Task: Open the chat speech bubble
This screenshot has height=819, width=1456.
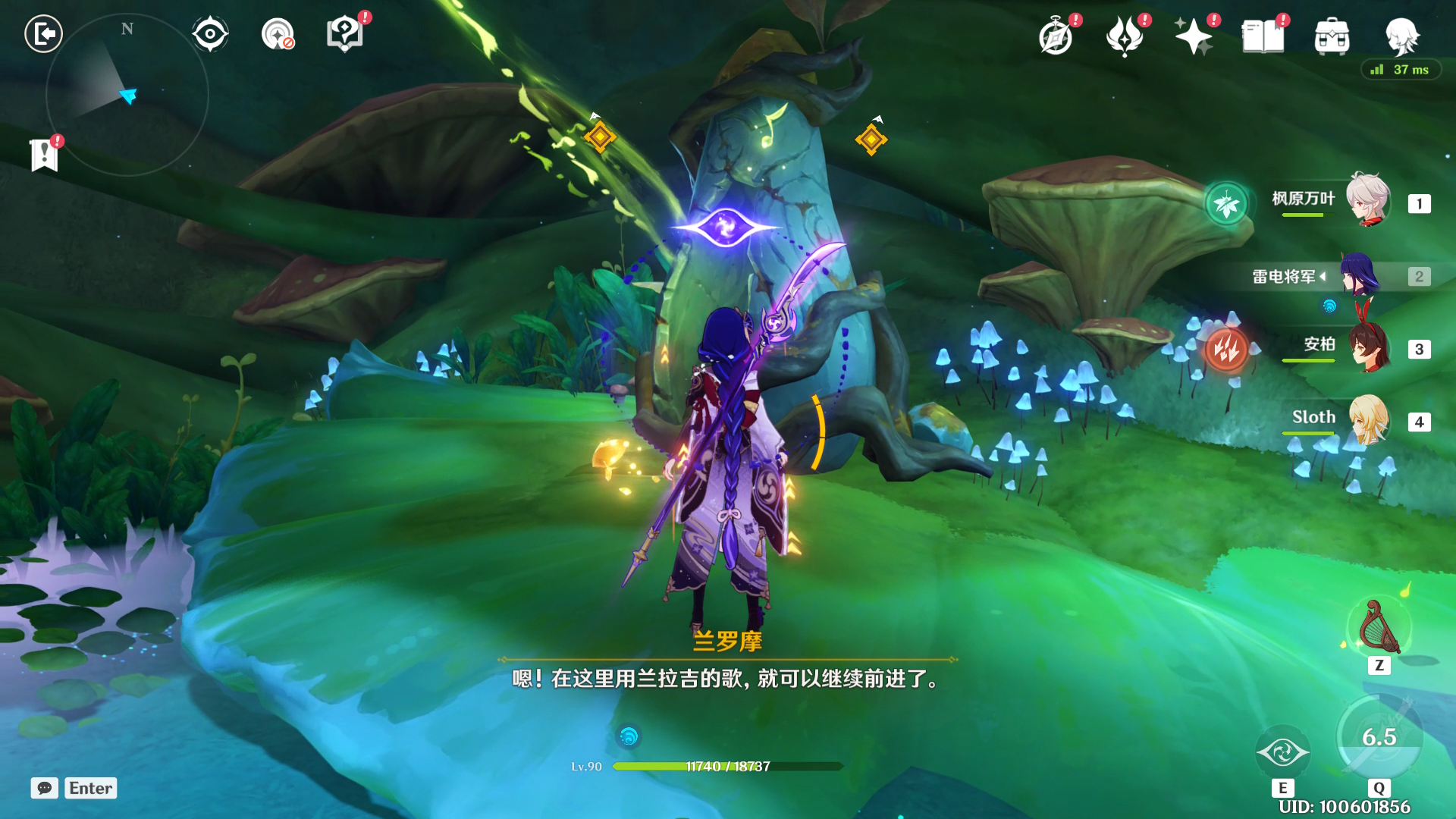Action: coord(45,788)
